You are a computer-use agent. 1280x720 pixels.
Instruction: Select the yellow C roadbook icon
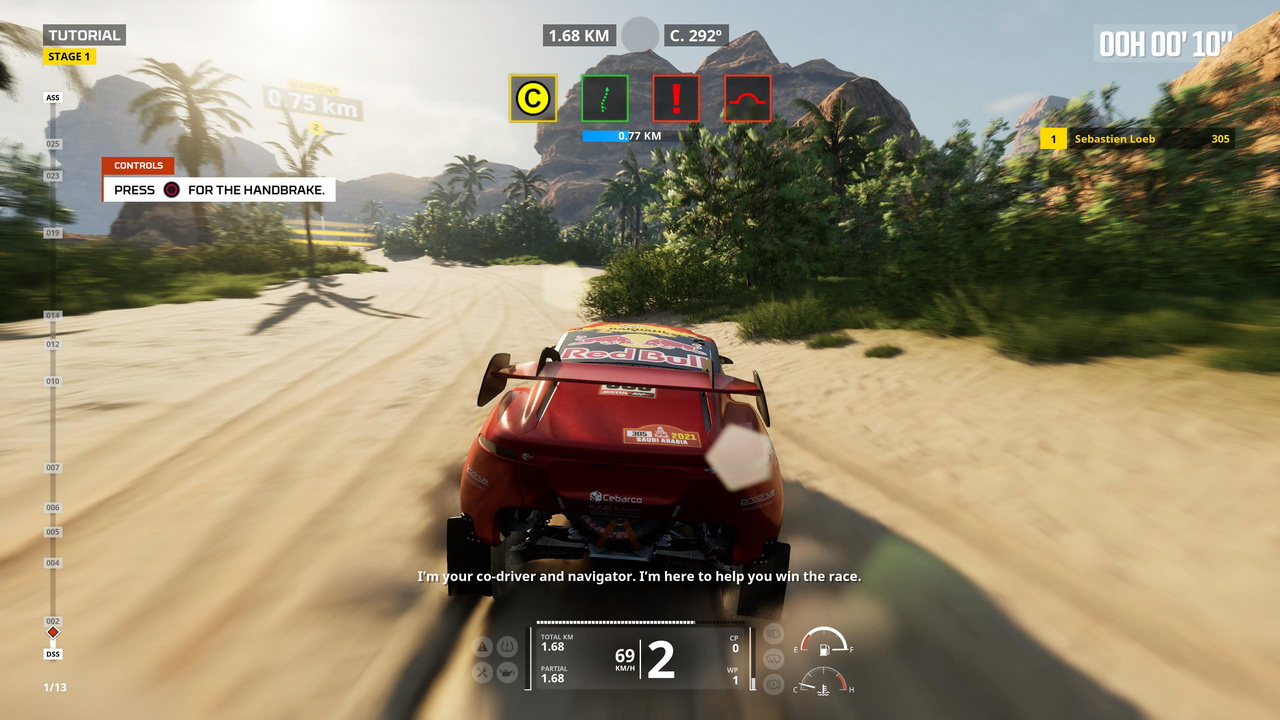tap(533, 98)
